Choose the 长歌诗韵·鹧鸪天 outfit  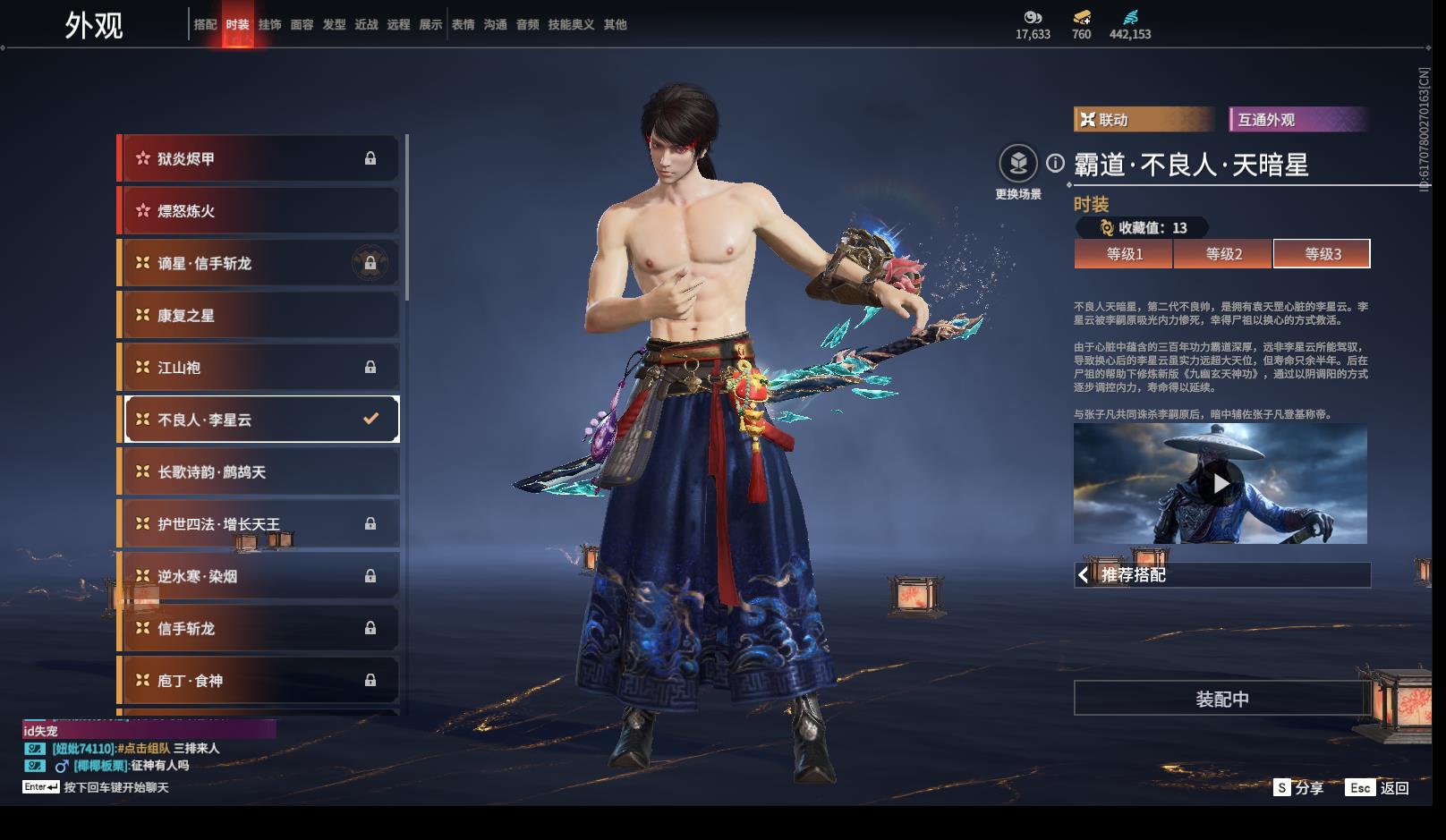click(259, 471)
